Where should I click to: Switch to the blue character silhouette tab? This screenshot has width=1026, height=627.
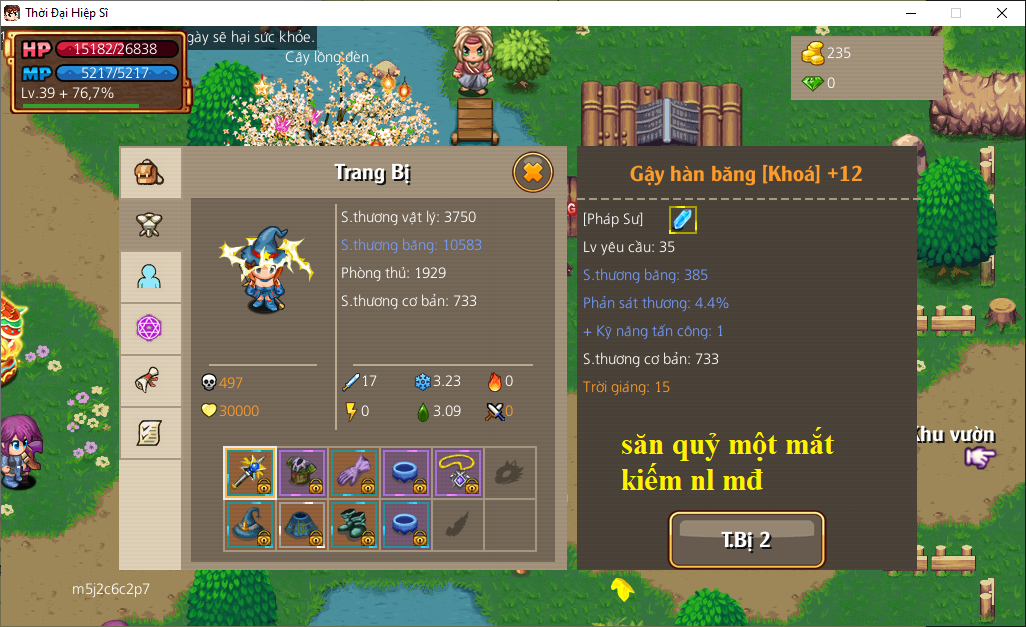click(150, 278)
